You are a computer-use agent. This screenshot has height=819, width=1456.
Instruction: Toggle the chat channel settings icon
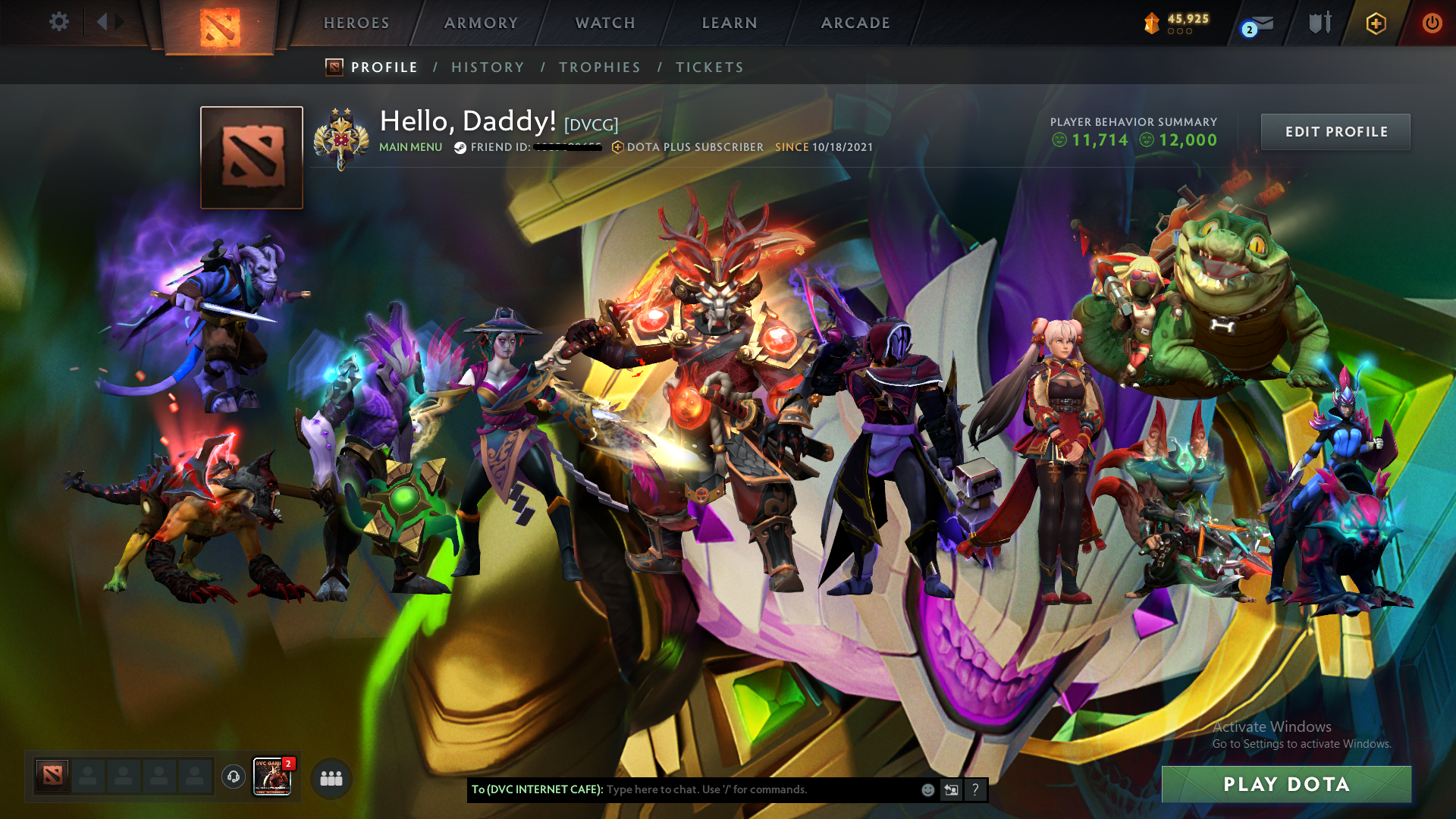pyautogui.click(x=951, y=789)
